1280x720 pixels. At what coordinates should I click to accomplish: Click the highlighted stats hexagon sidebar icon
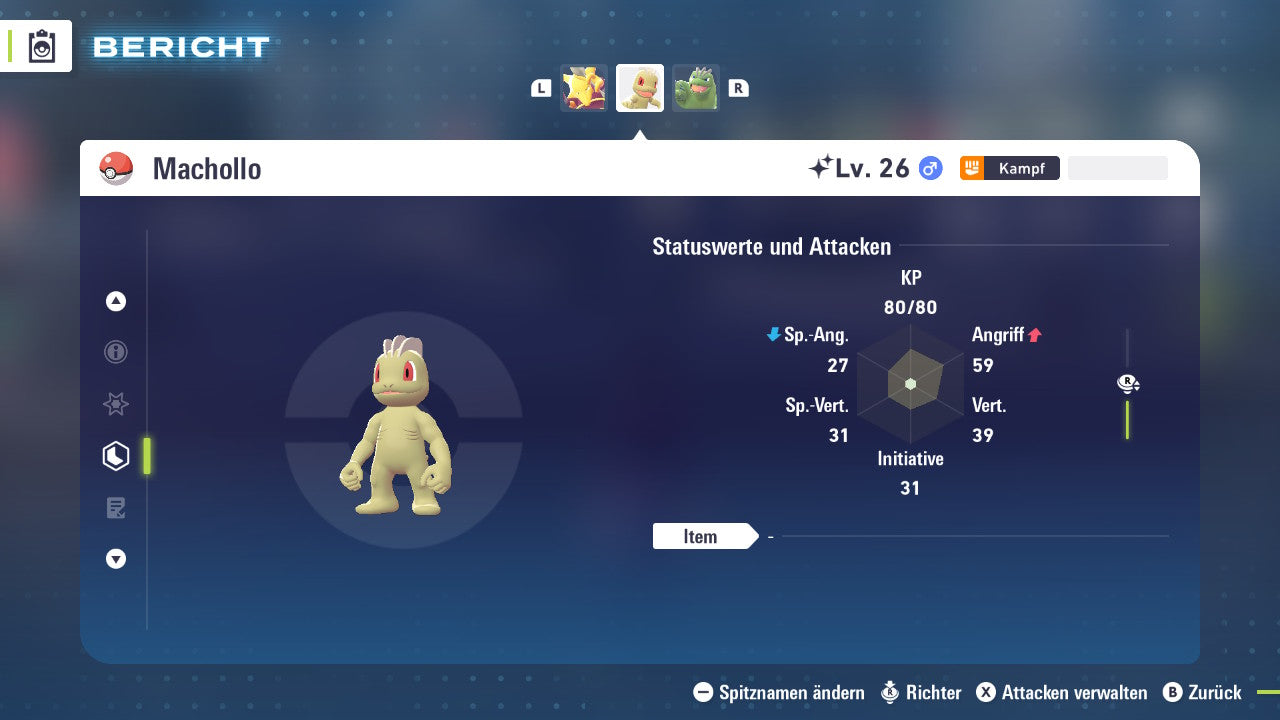[x=115, y=456]
